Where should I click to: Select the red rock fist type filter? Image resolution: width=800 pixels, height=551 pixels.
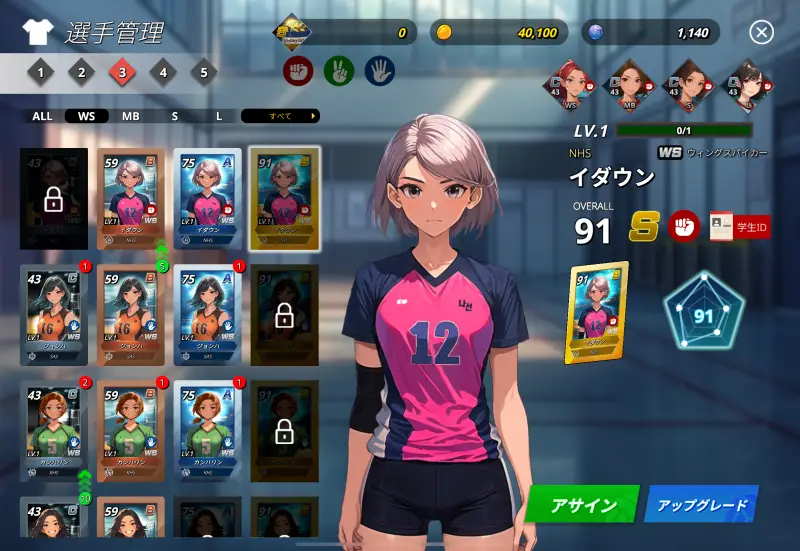(299, 70)
